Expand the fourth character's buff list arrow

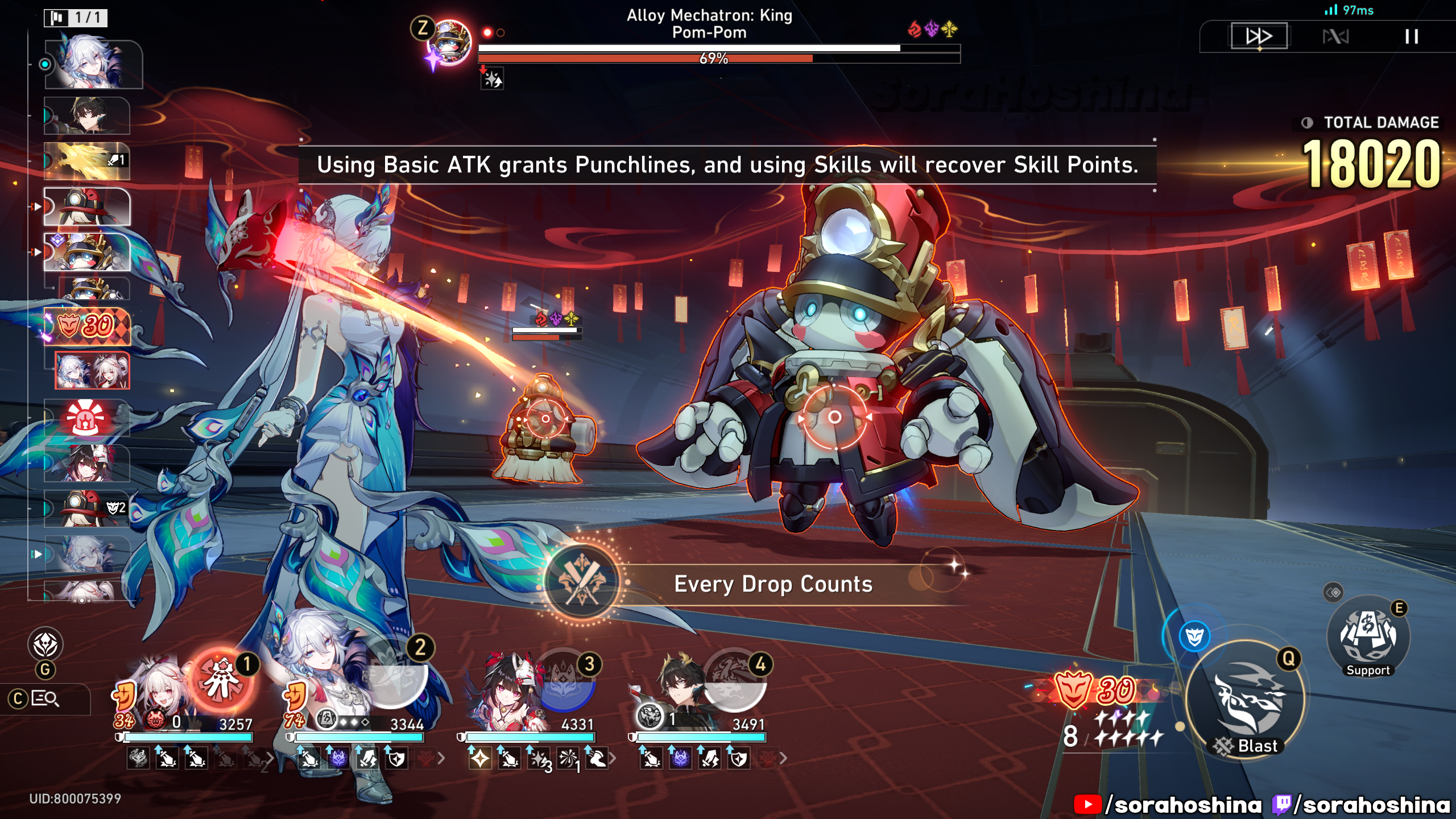click(x=783, y=758)
